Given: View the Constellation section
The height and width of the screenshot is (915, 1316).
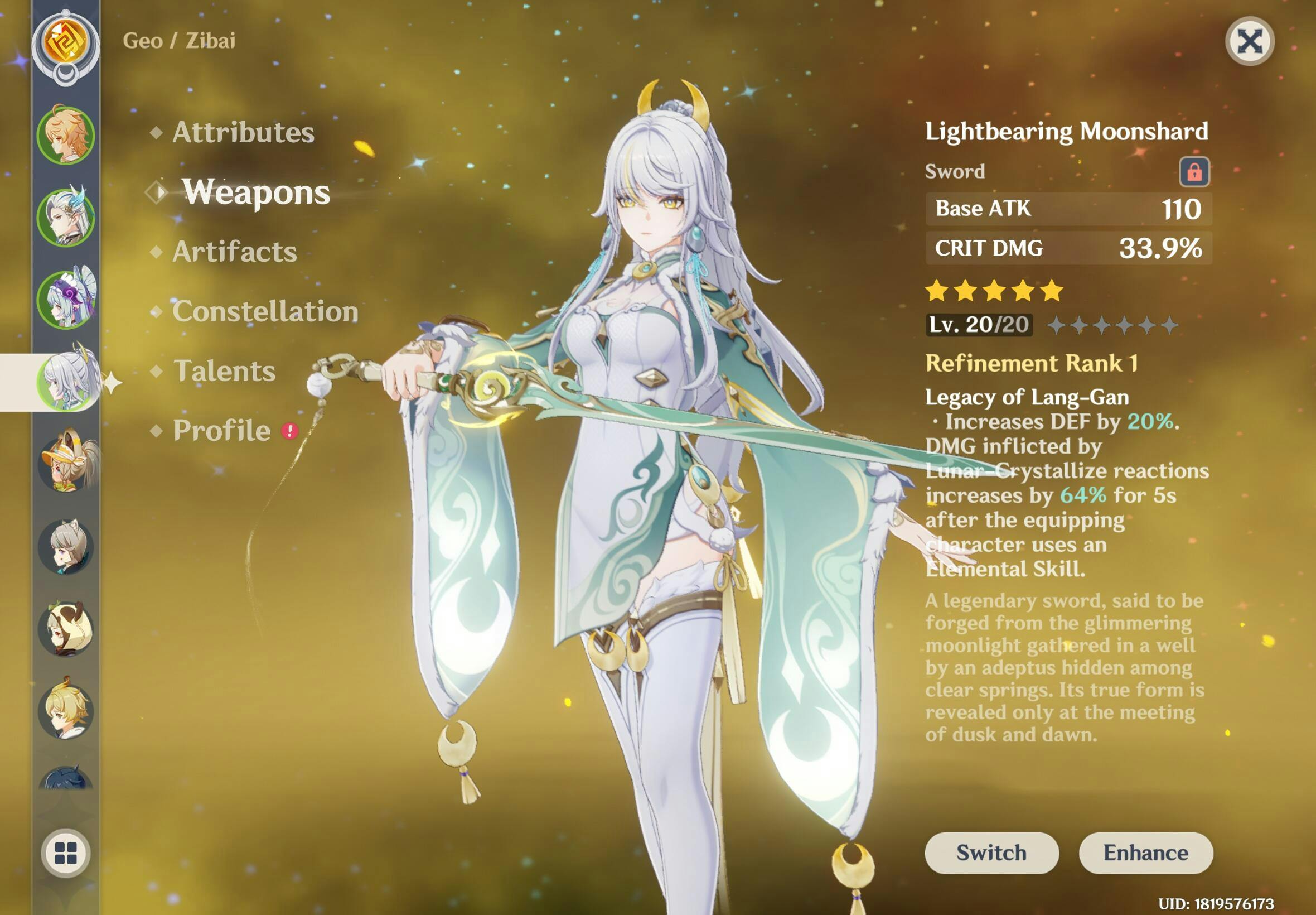Looking at the screenshot, I should [265, 311].
